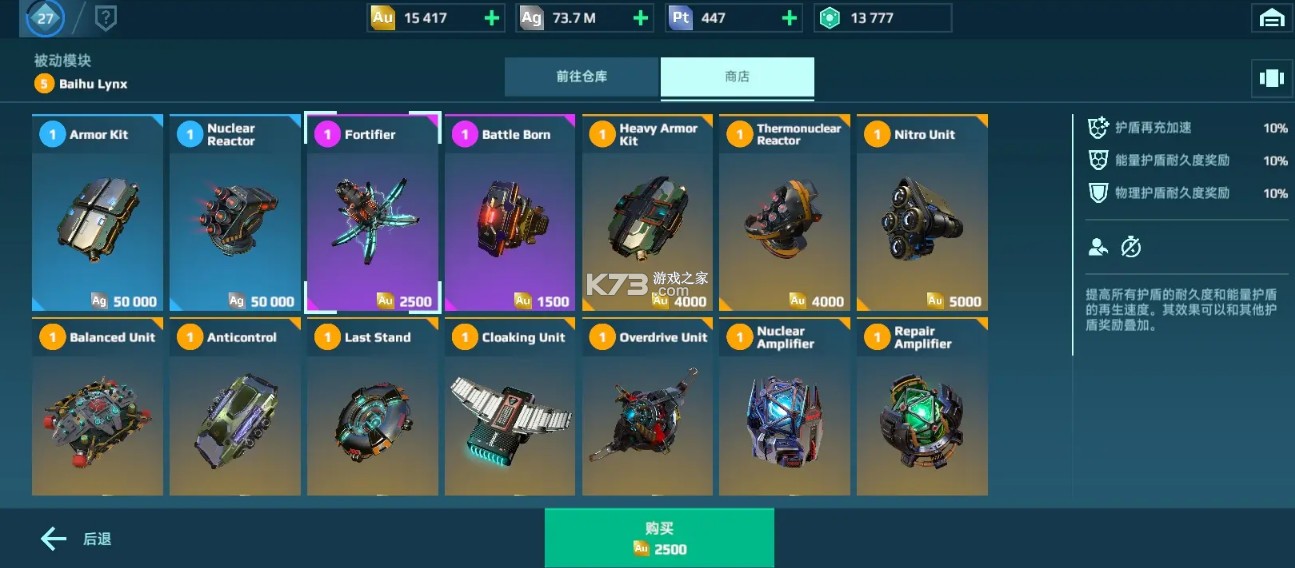Add more gold with the Au plus button
The height and width of the screenshot is (568, 1295).
491,18
